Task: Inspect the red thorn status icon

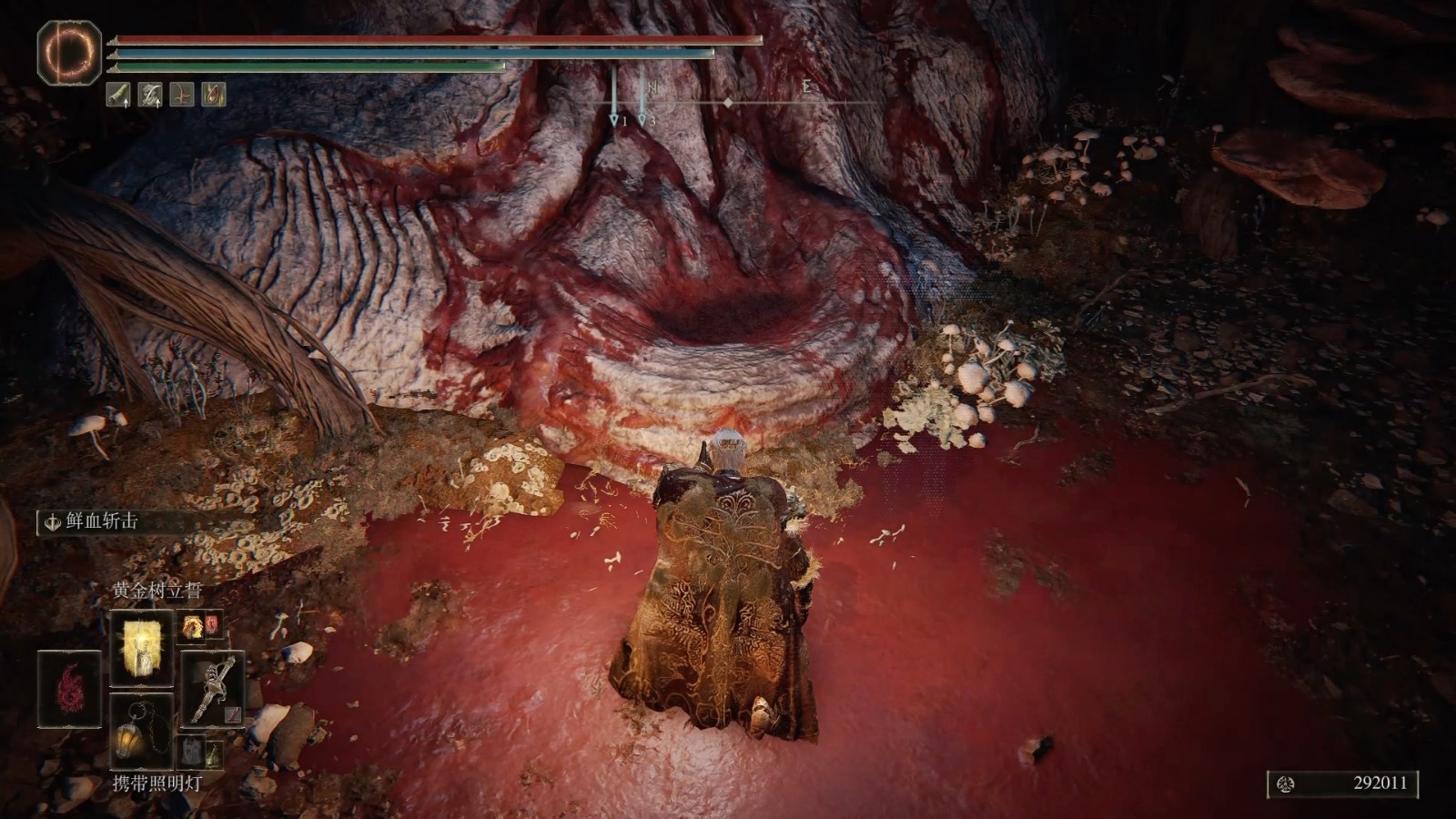Action: (182, 94)
